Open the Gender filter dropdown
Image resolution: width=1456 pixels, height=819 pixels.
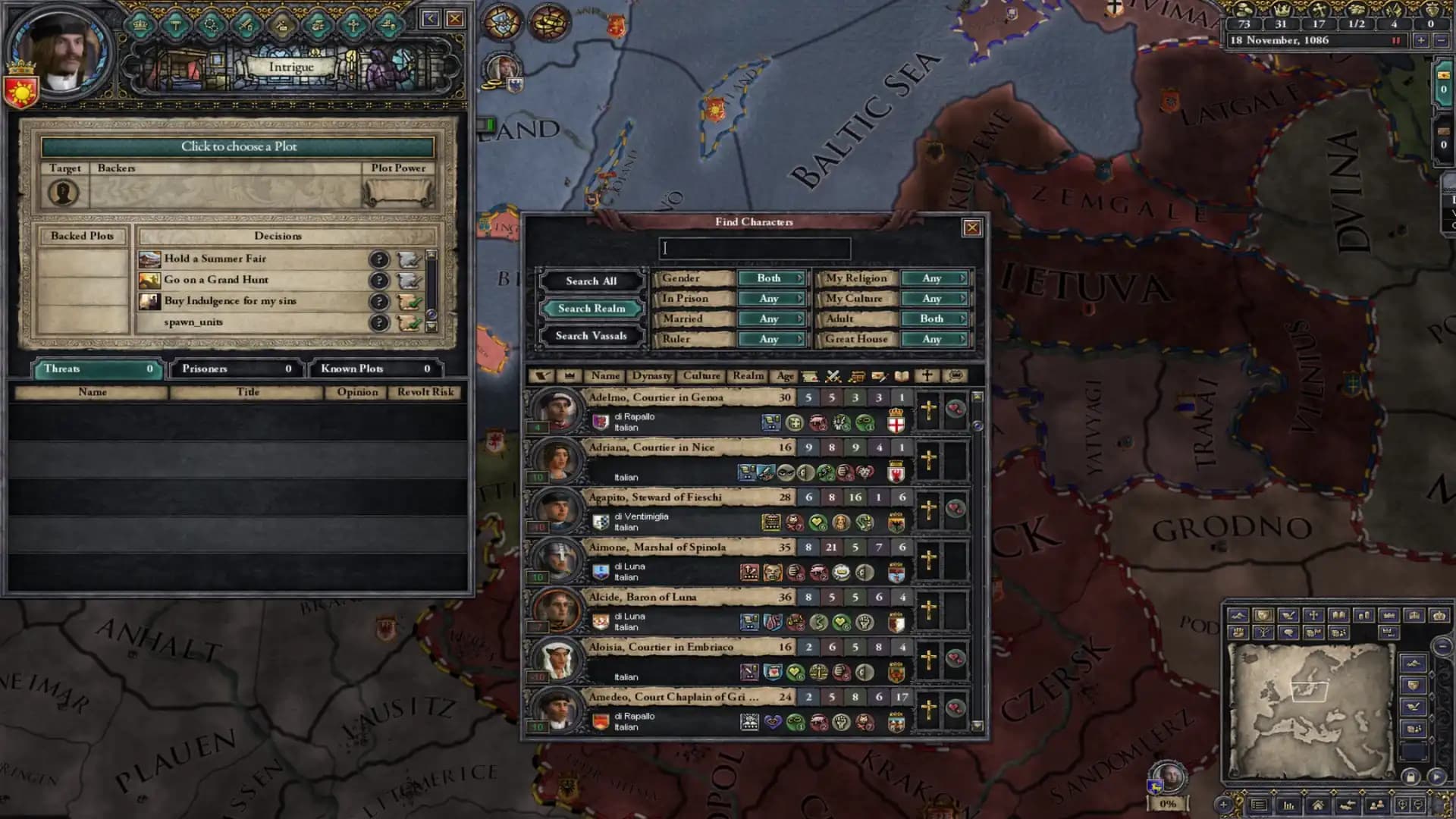tap(771, 278)
